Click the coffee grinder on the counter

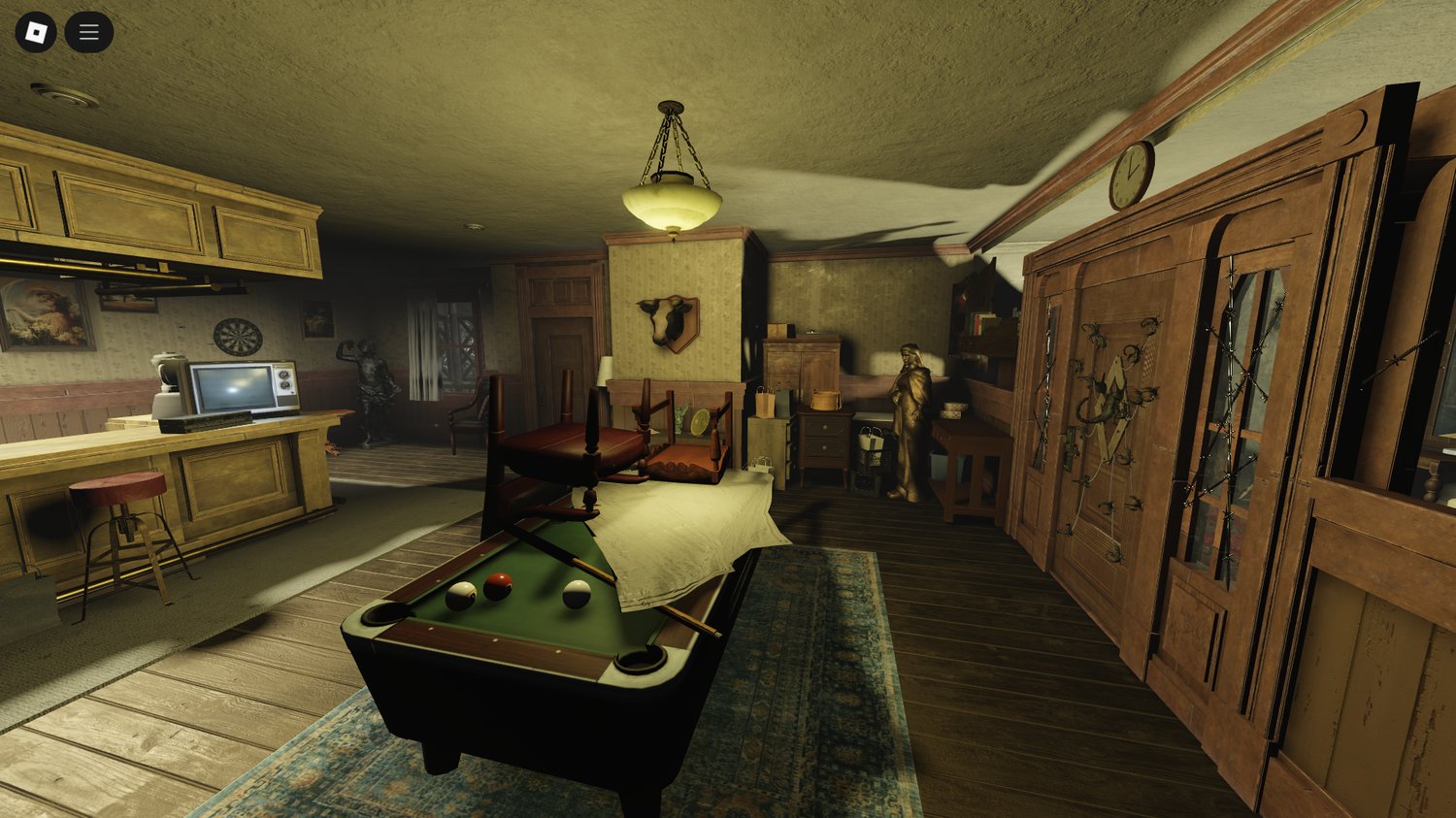165,386
